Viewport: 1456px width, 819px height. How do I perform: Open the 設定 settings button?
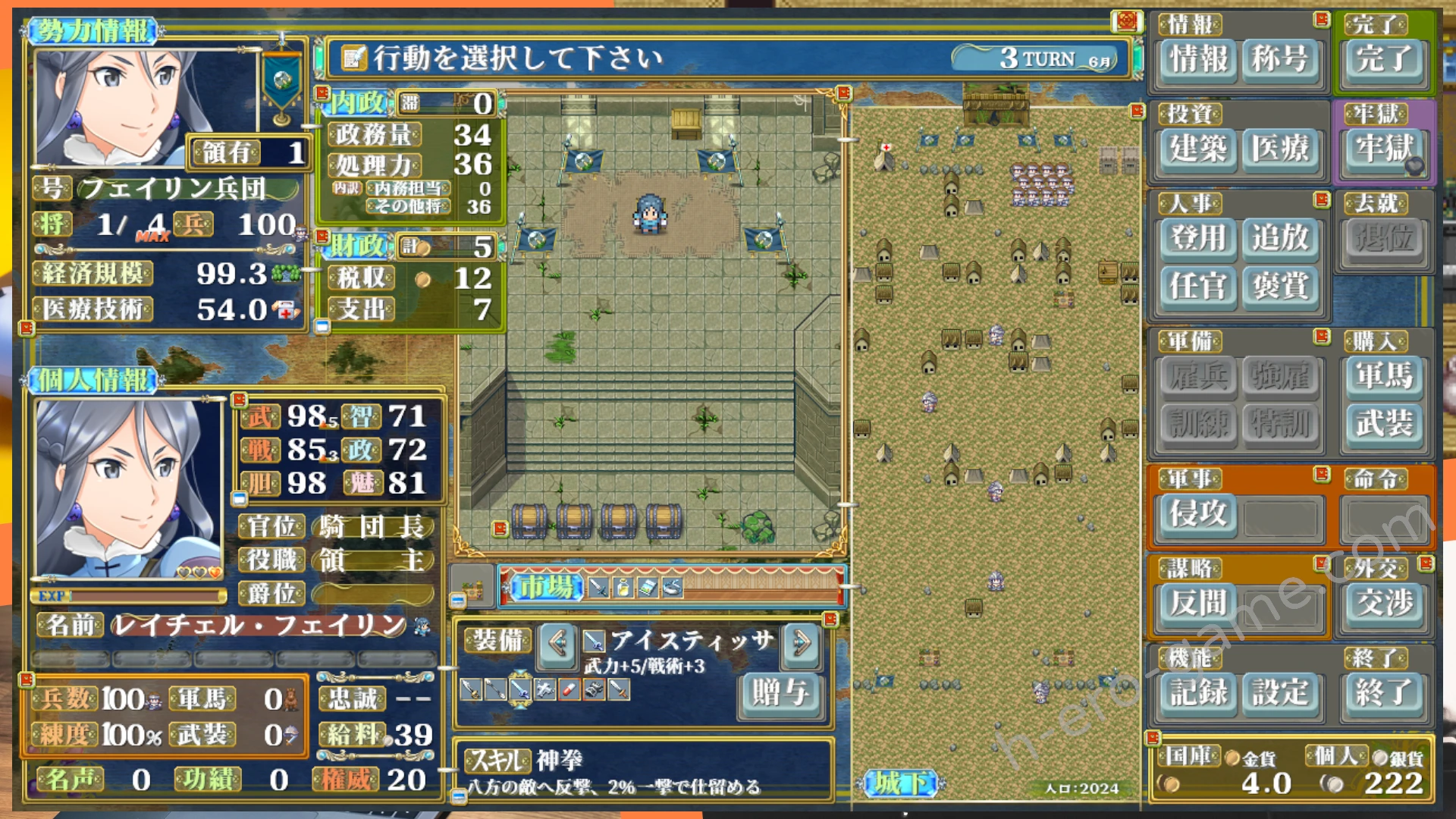[x=1279, y=692]
